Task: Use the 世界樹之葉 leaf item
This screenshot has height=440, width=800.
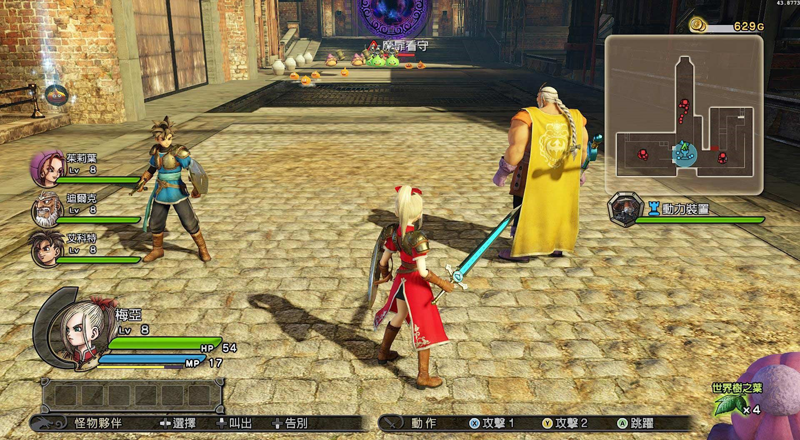Action: point(729,404)
